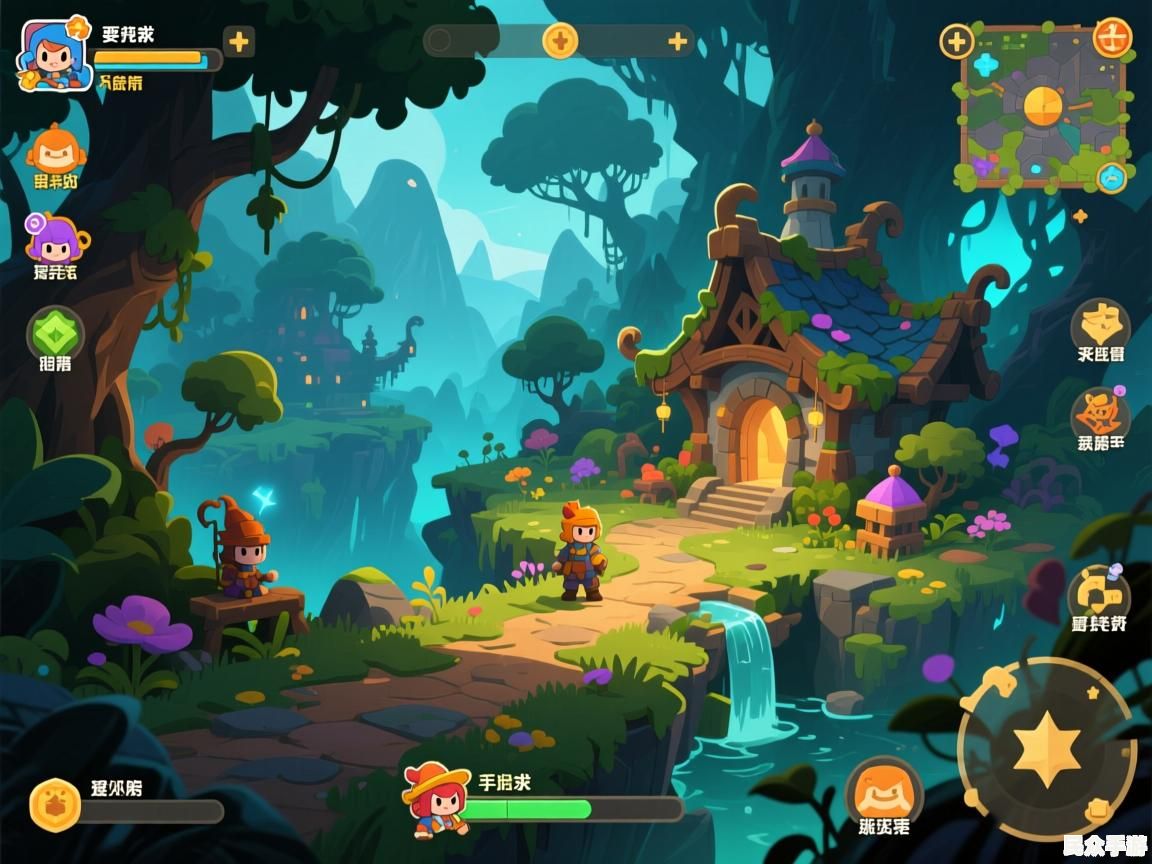
Task: Open the yellow shield icon menu
Action: (x=1100, y=324)
